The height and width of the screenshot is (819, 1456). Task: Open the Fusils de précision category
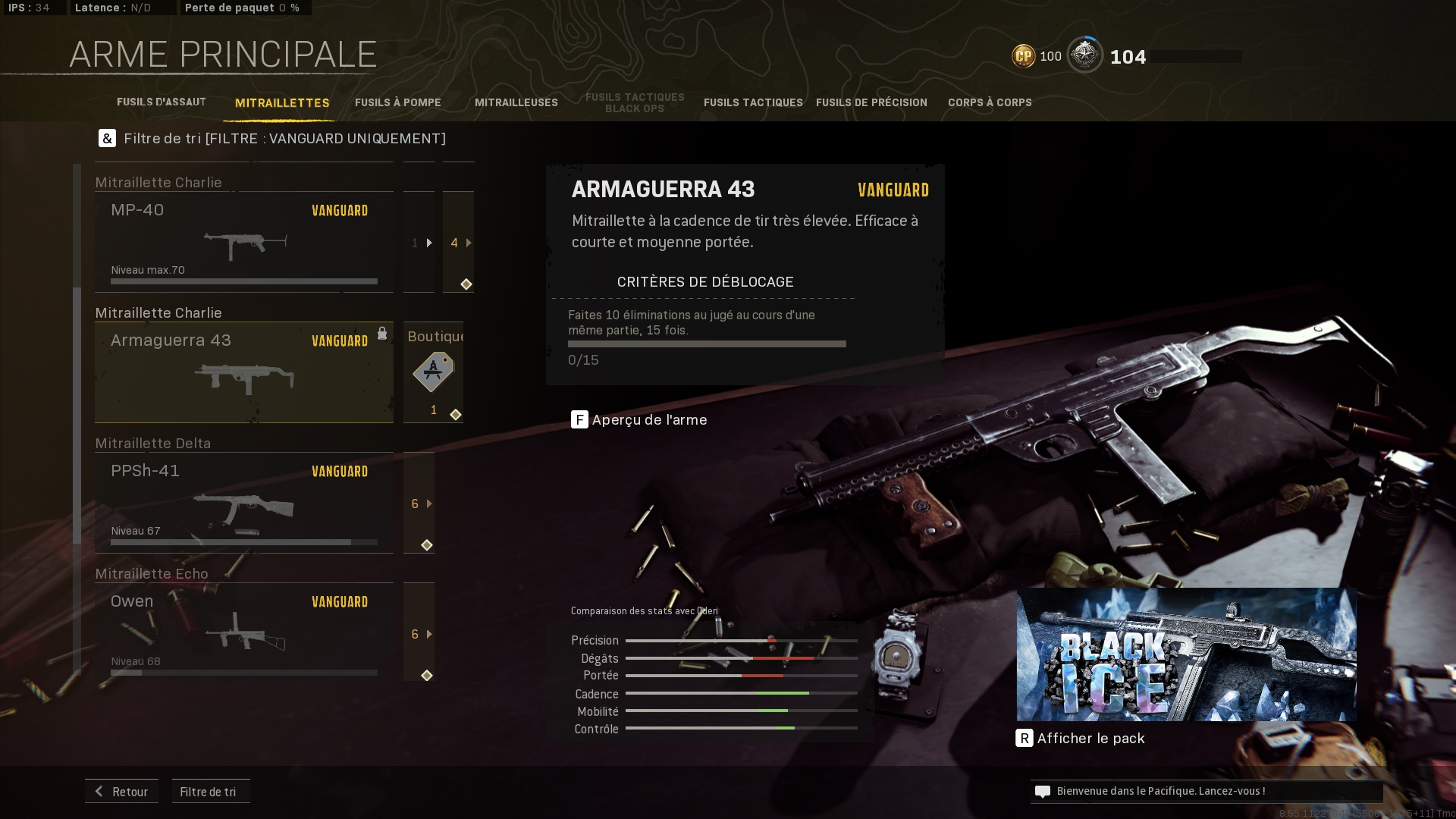(x=872, y=102)
